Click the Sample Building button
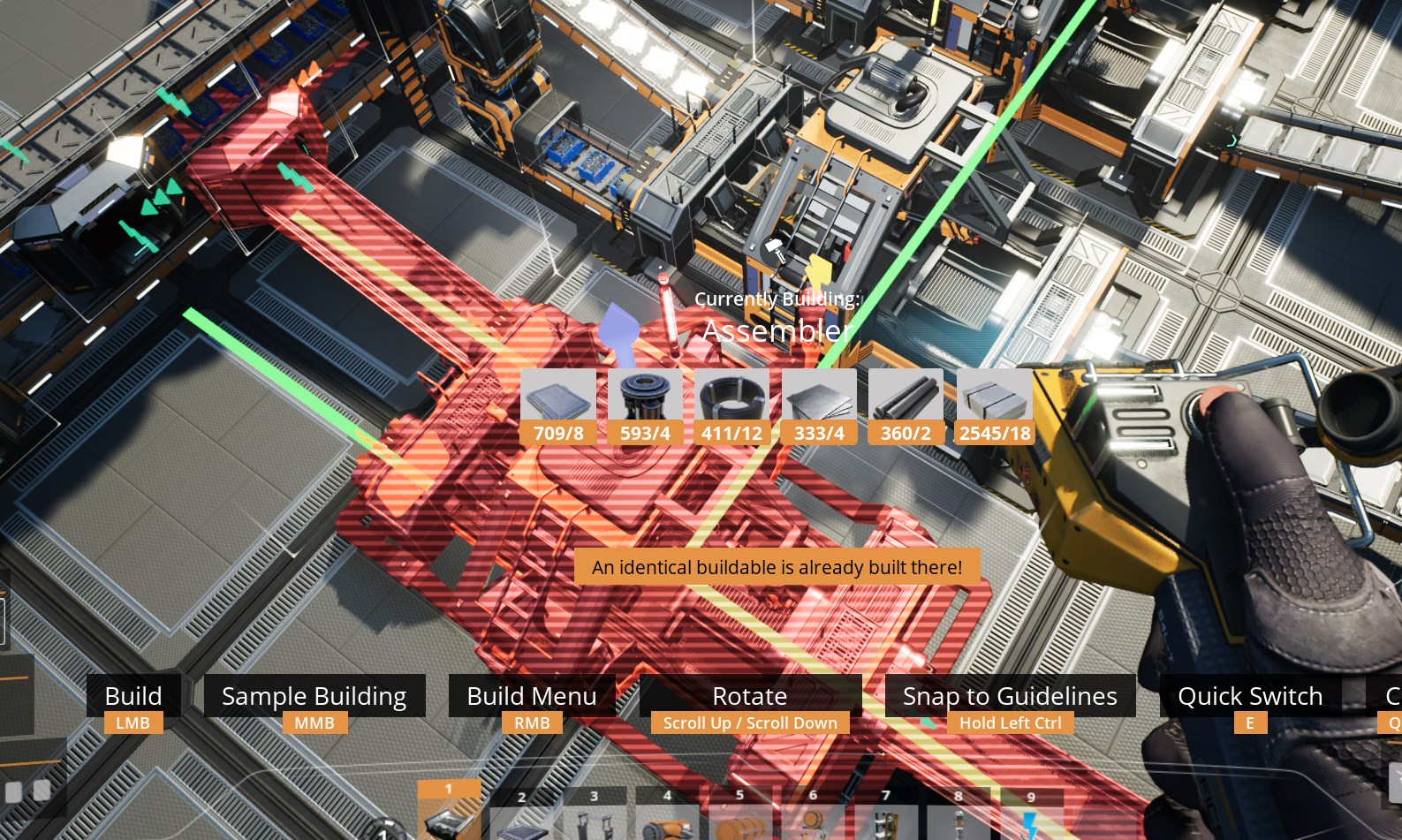Image resolution: width=1402 pixels, height=840 pixels. click(314, 696)
